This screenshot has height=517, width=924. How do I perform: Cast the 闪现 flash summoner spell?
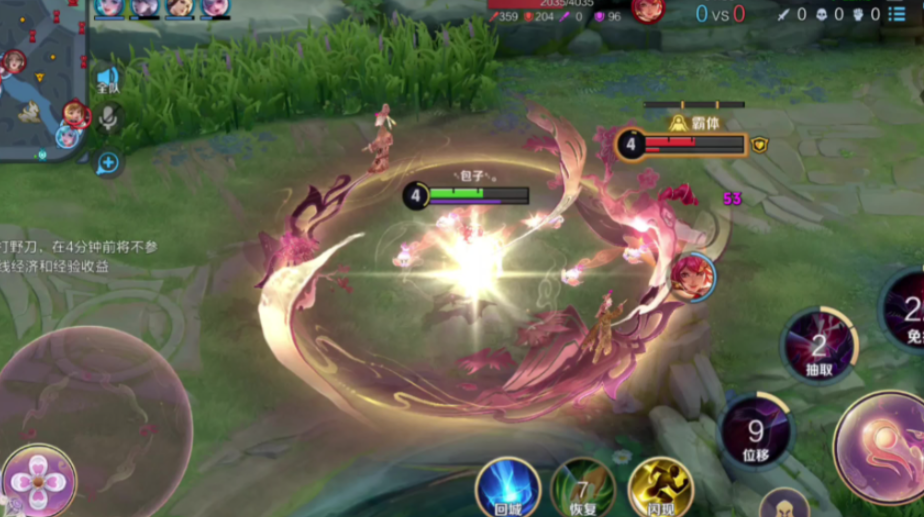[660, 488]
